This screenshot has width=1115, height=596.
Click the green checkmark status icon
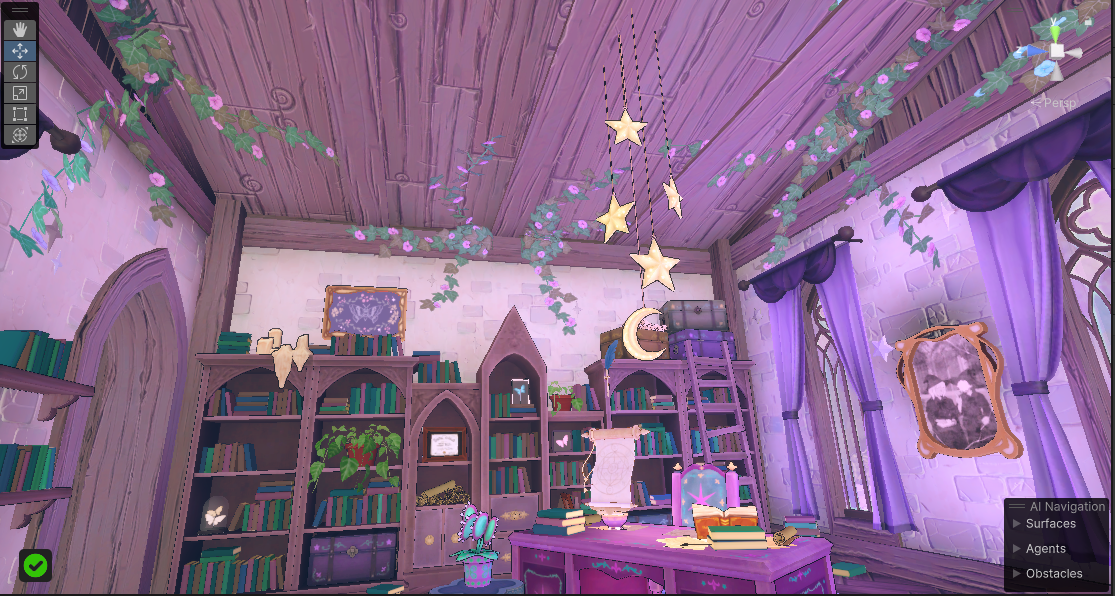point(36,566)
